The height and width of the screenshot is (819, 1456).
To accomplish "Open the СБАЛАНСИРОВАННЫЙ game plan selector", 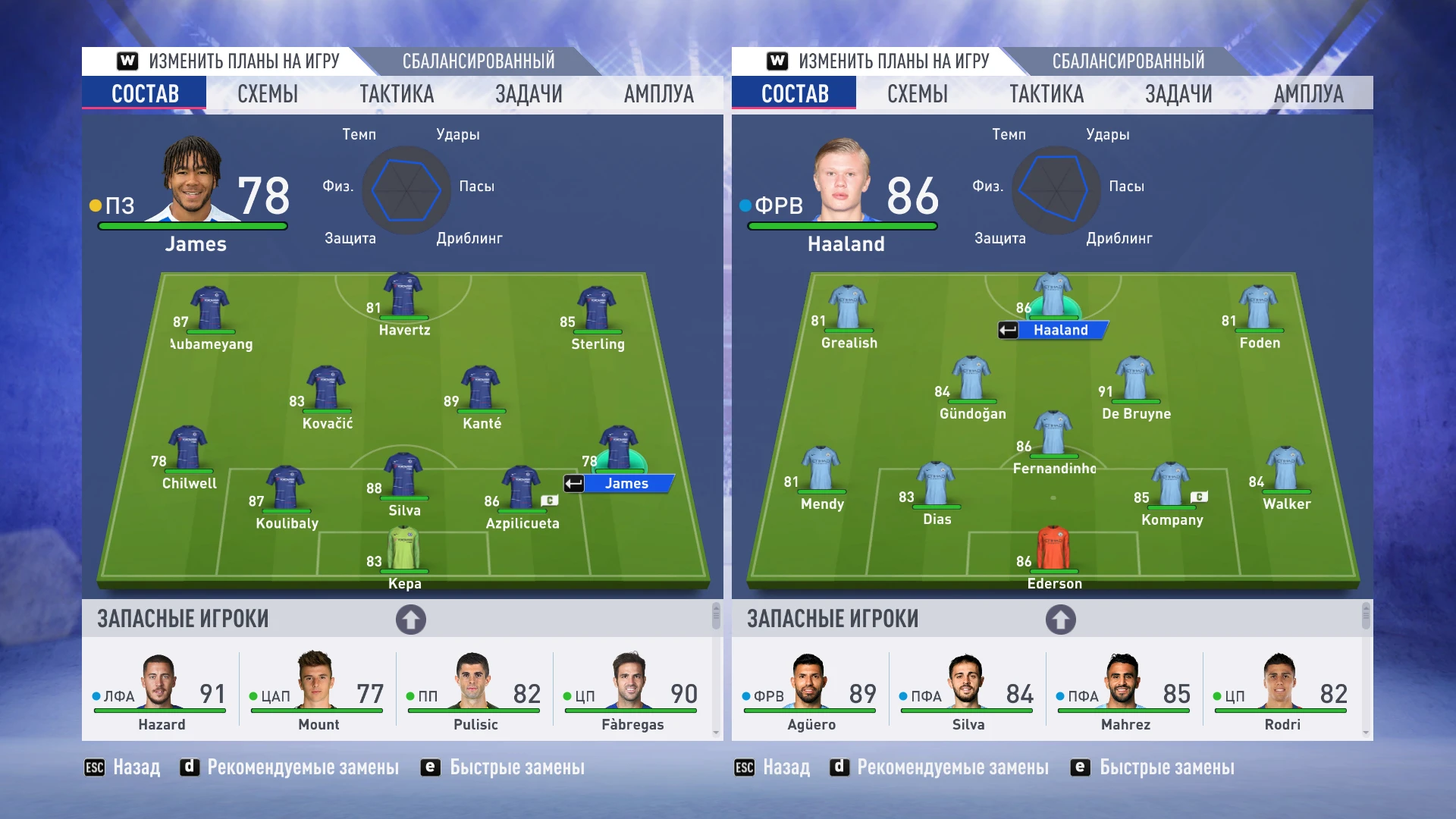I will 479,60.
